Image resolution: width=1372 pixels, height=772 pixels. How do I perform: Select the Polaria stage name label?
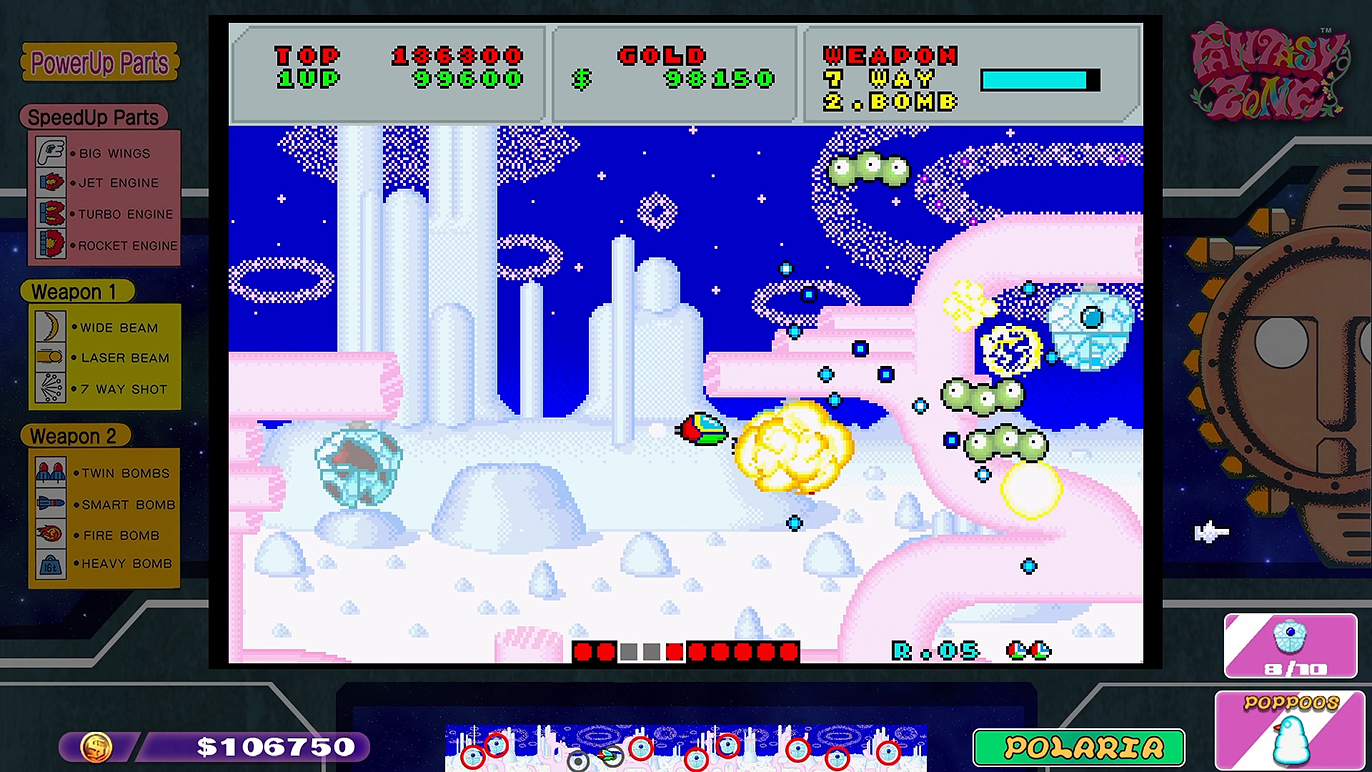tap(1079, 747)
